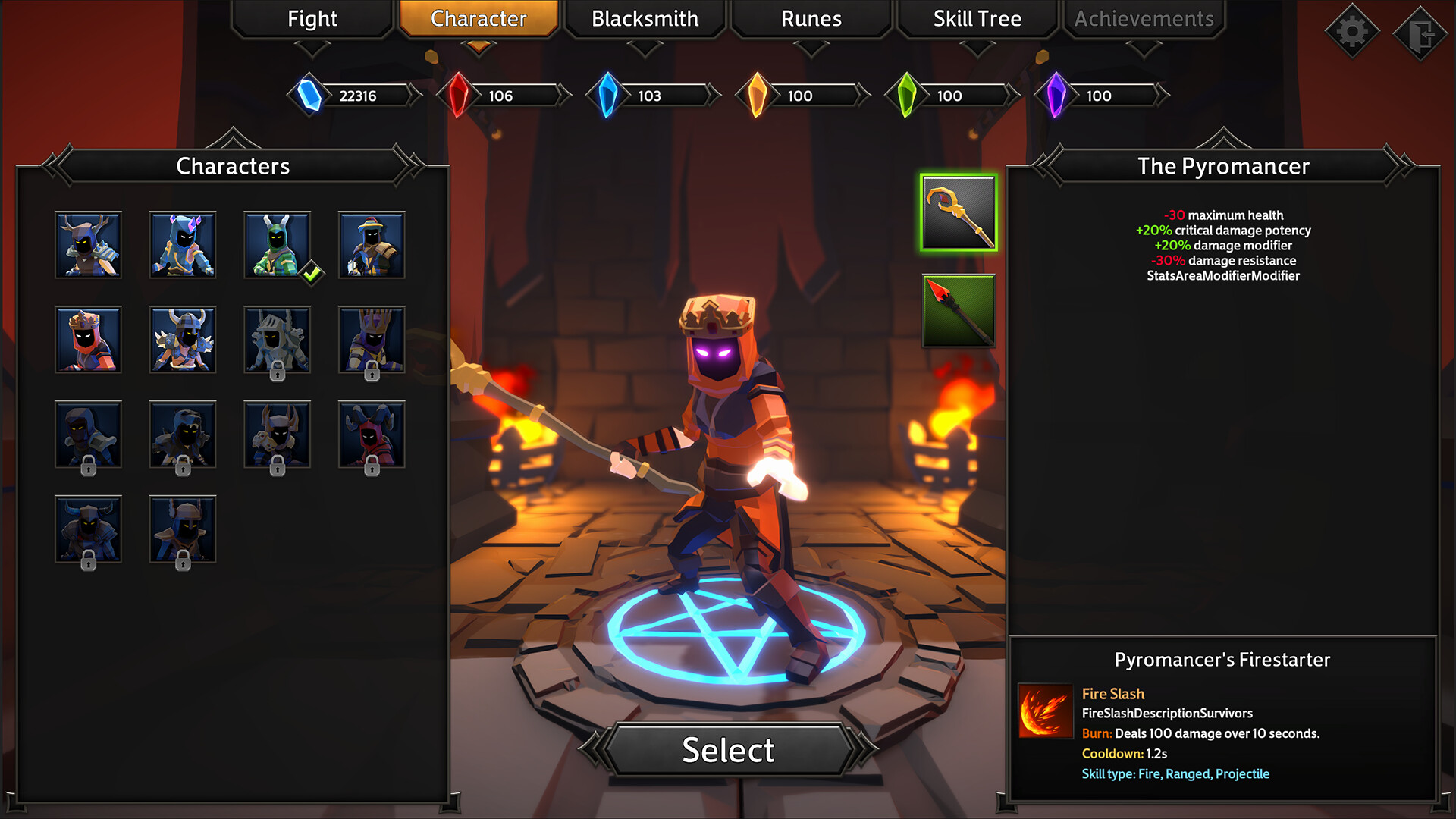Go to the Fight tab
1456x819 pixels.
pos(311,19)
